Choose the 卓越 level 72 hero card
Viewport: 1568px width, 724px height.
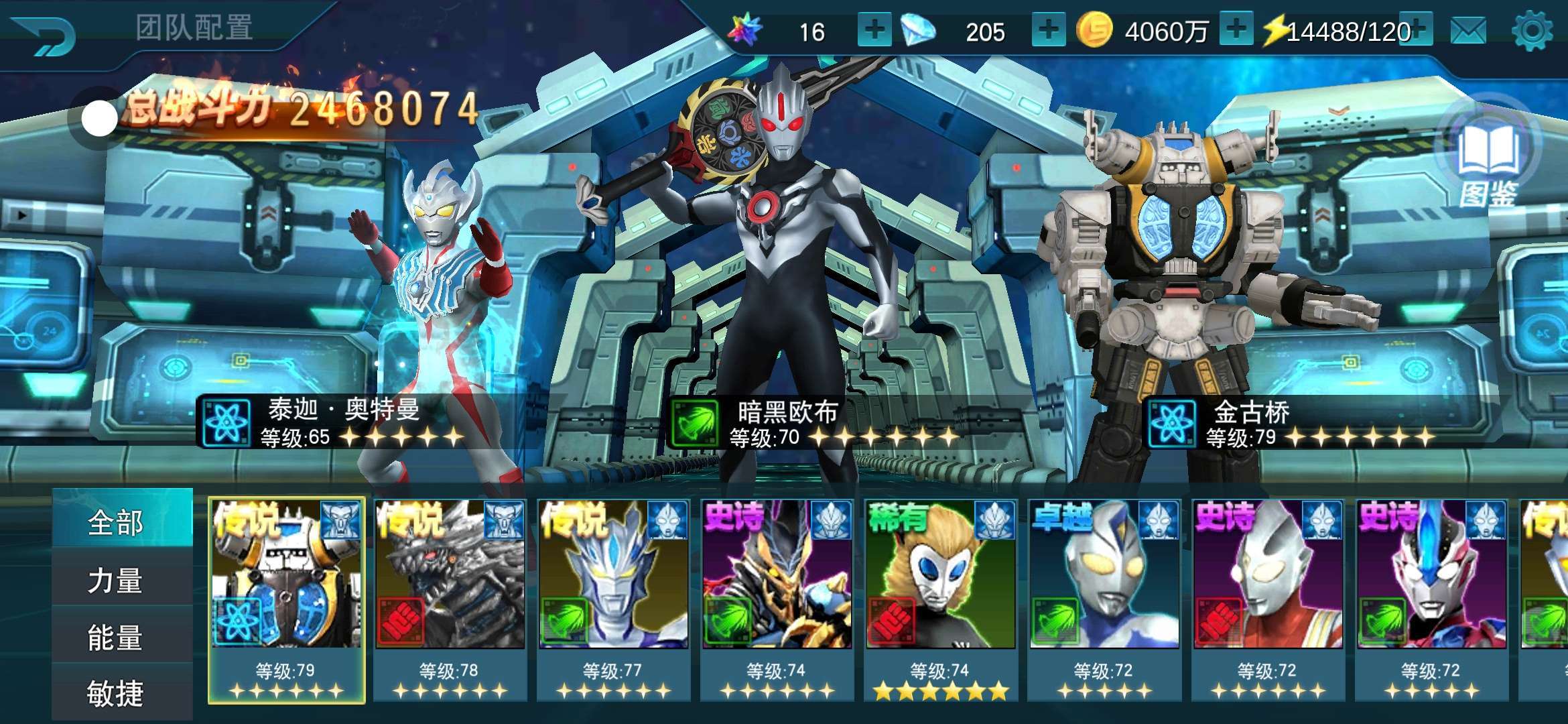pyautogui.click(x=1104, y=600)
